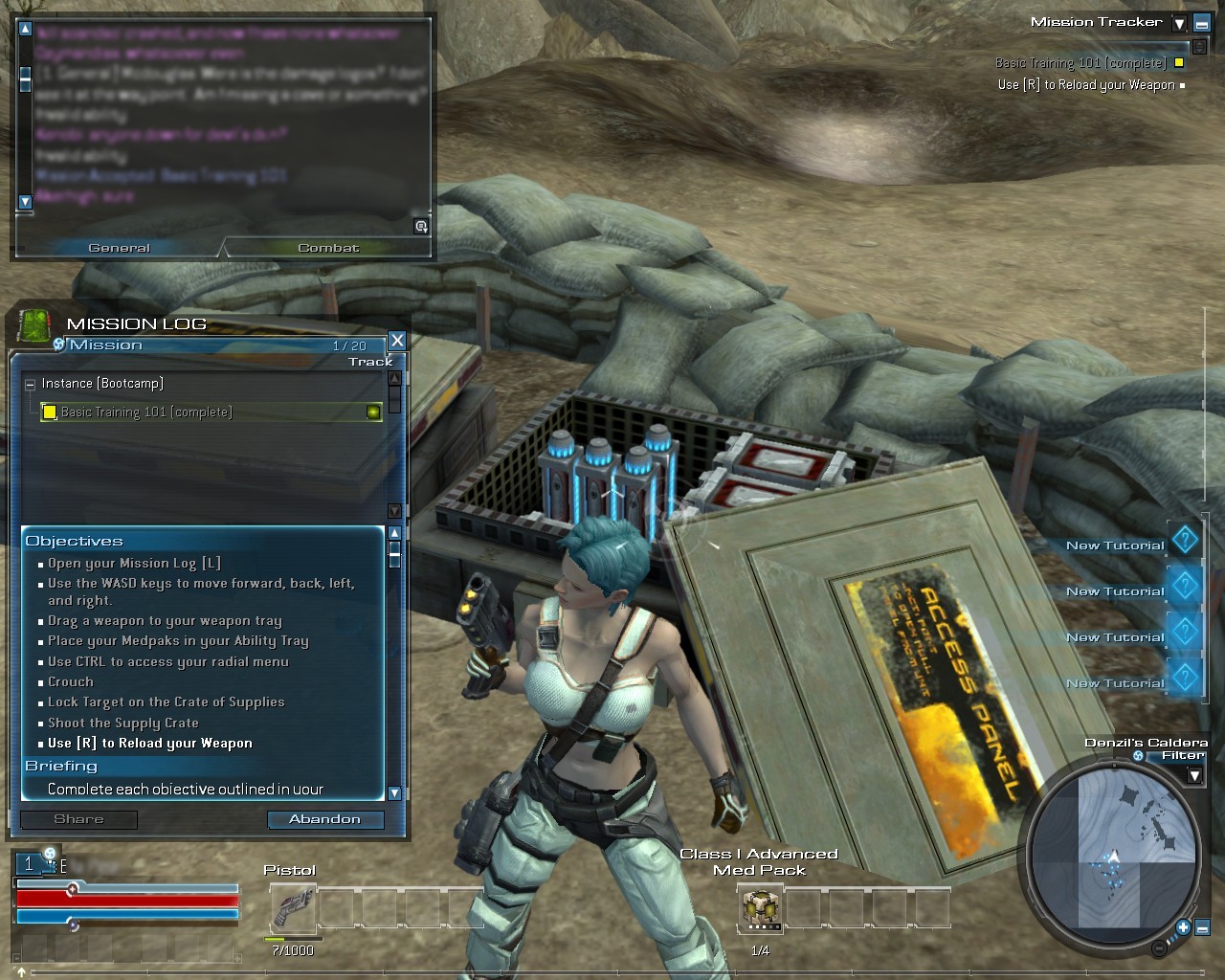Screen dimensions: 1225x980
Task: Click the Track column header
Action: 370,362
